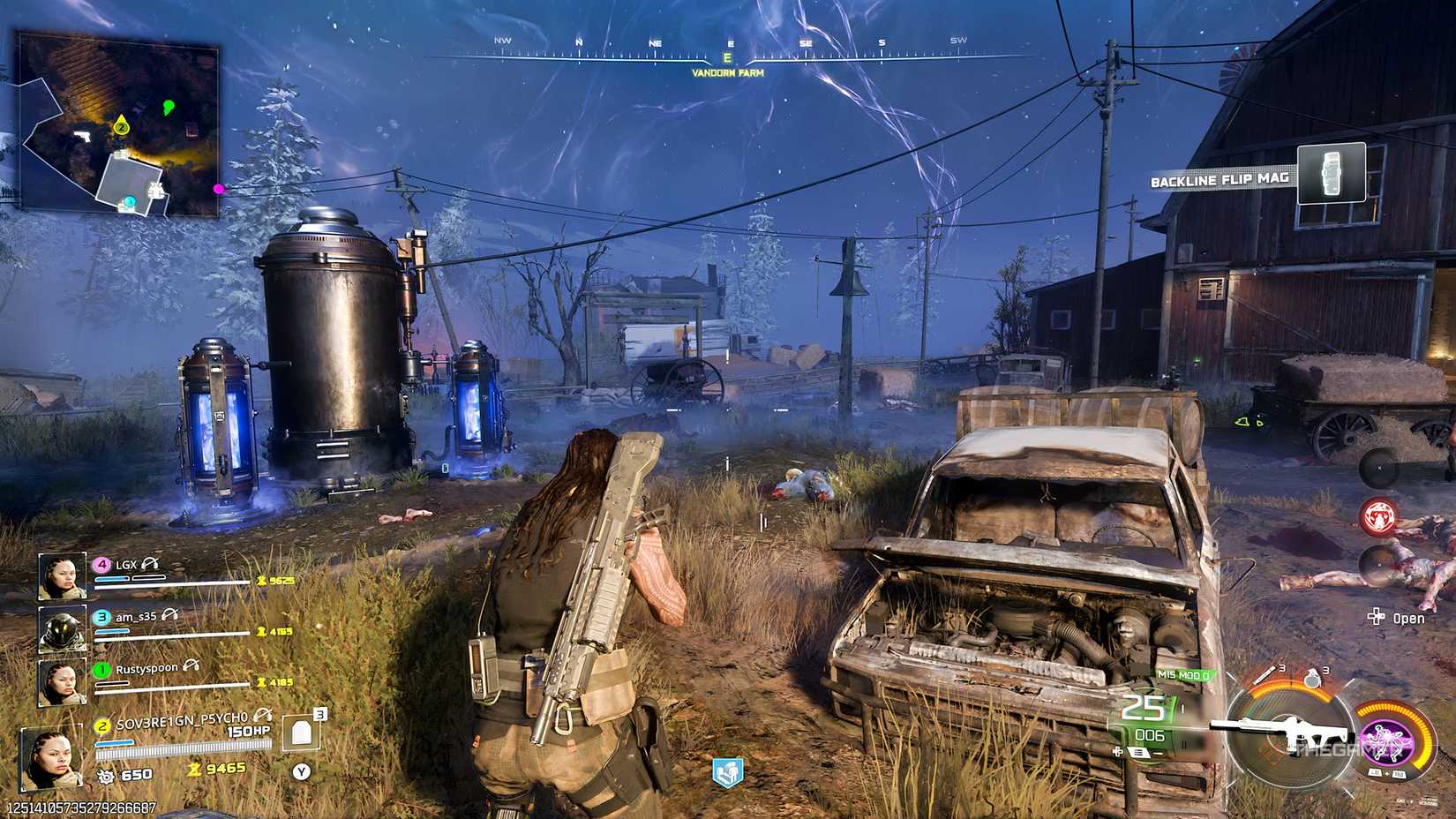Click Rustyspoon's portrait thumbnail in the roster

point(62,679)
